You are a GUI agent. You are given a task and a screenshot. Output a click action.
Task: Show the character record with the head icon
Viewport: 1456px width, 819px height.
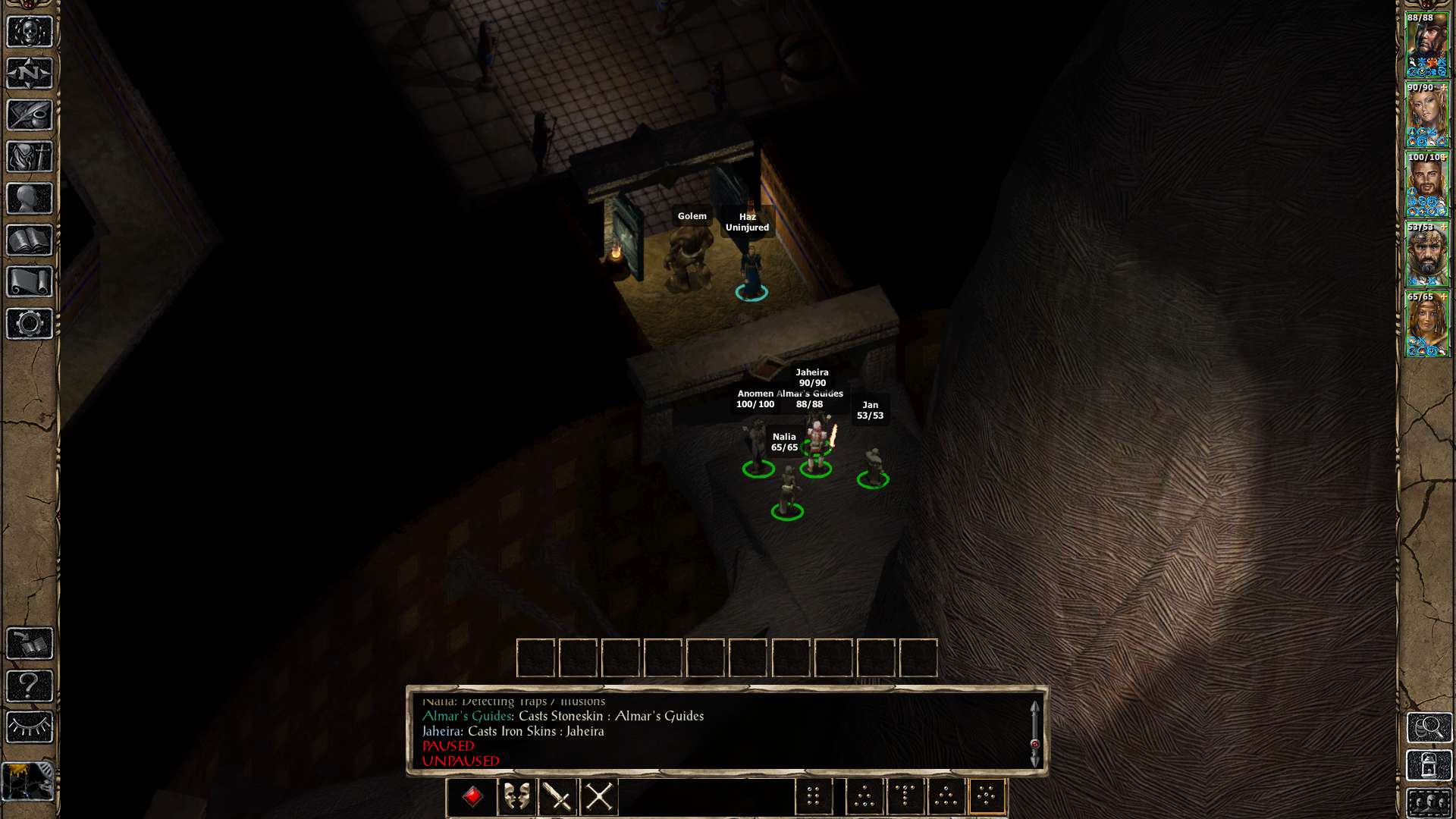pyautogui.click(x=30, y=199)
